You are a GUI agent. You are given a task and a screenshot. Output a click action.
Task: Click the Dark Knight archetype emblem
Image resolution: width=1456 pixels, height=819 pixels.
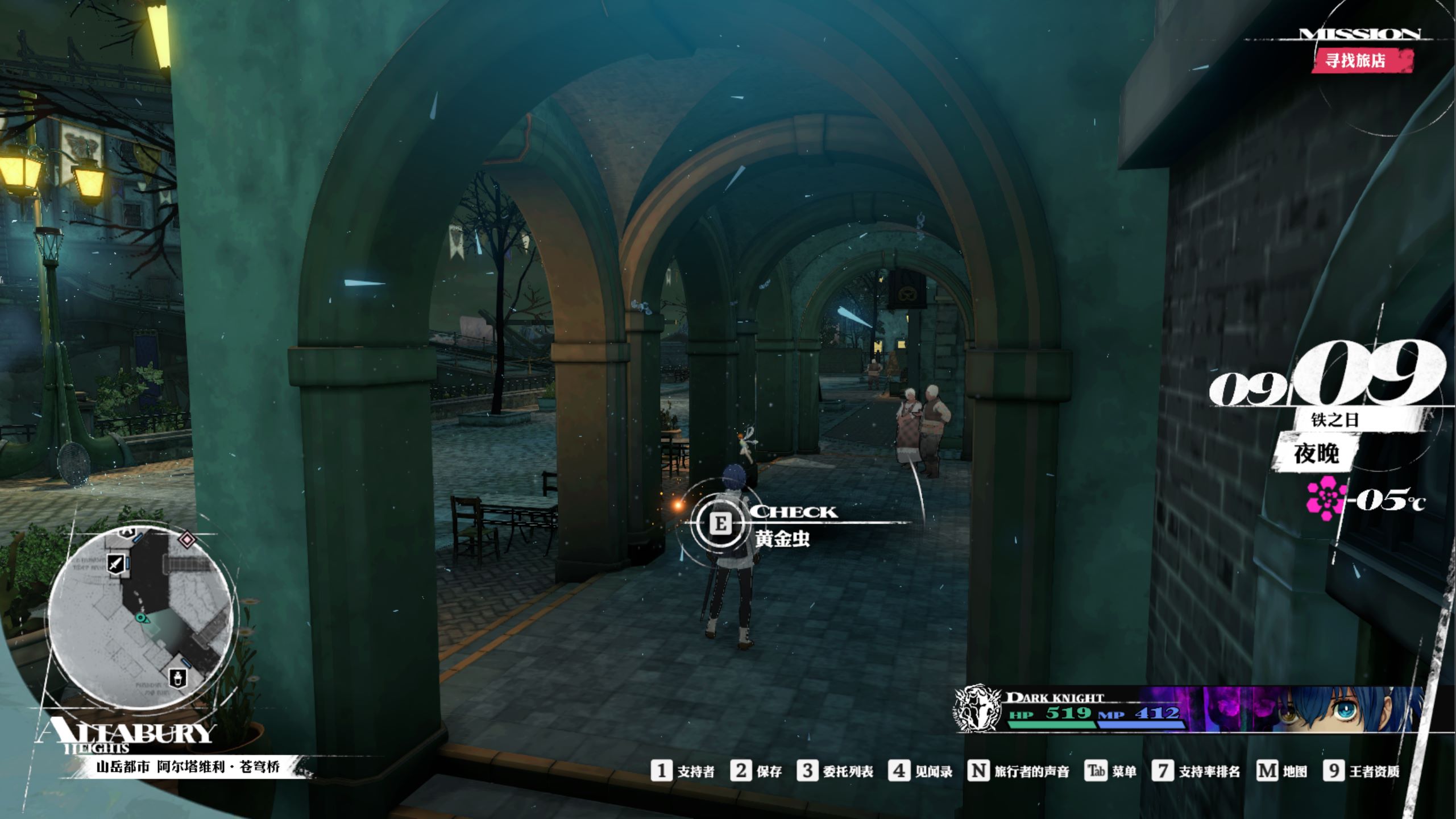pyautogui.click(x=978, y=708)
